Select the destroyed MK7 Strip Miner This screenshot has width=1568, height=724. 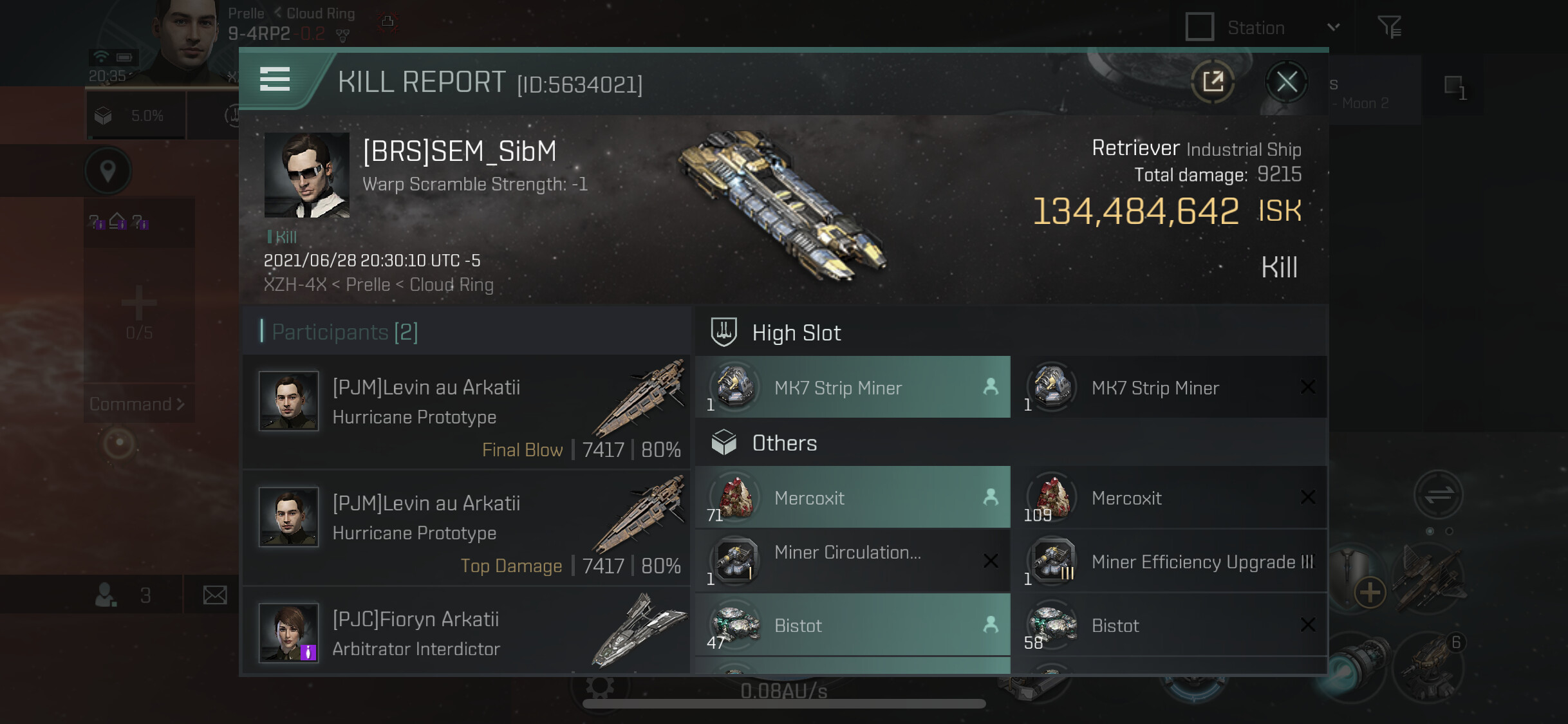pos(1169,387)
